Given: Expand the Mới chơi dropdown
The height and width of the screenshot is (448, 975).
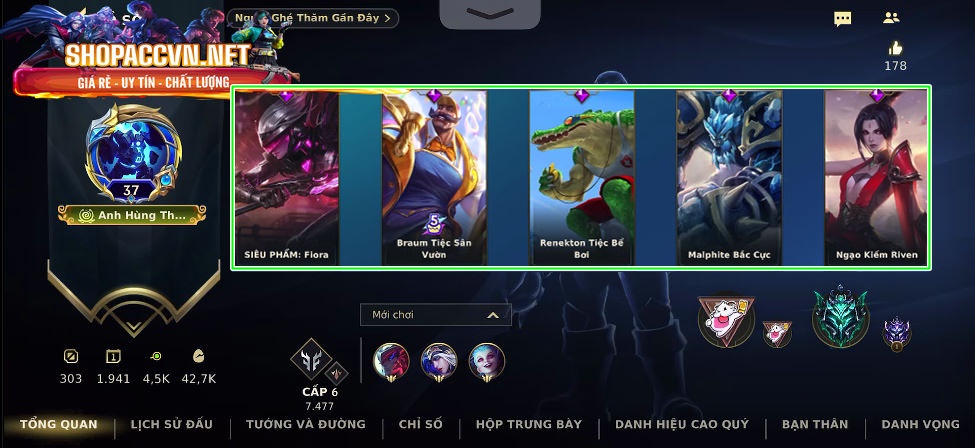Looking at the screenshot, I should point(435,315).
